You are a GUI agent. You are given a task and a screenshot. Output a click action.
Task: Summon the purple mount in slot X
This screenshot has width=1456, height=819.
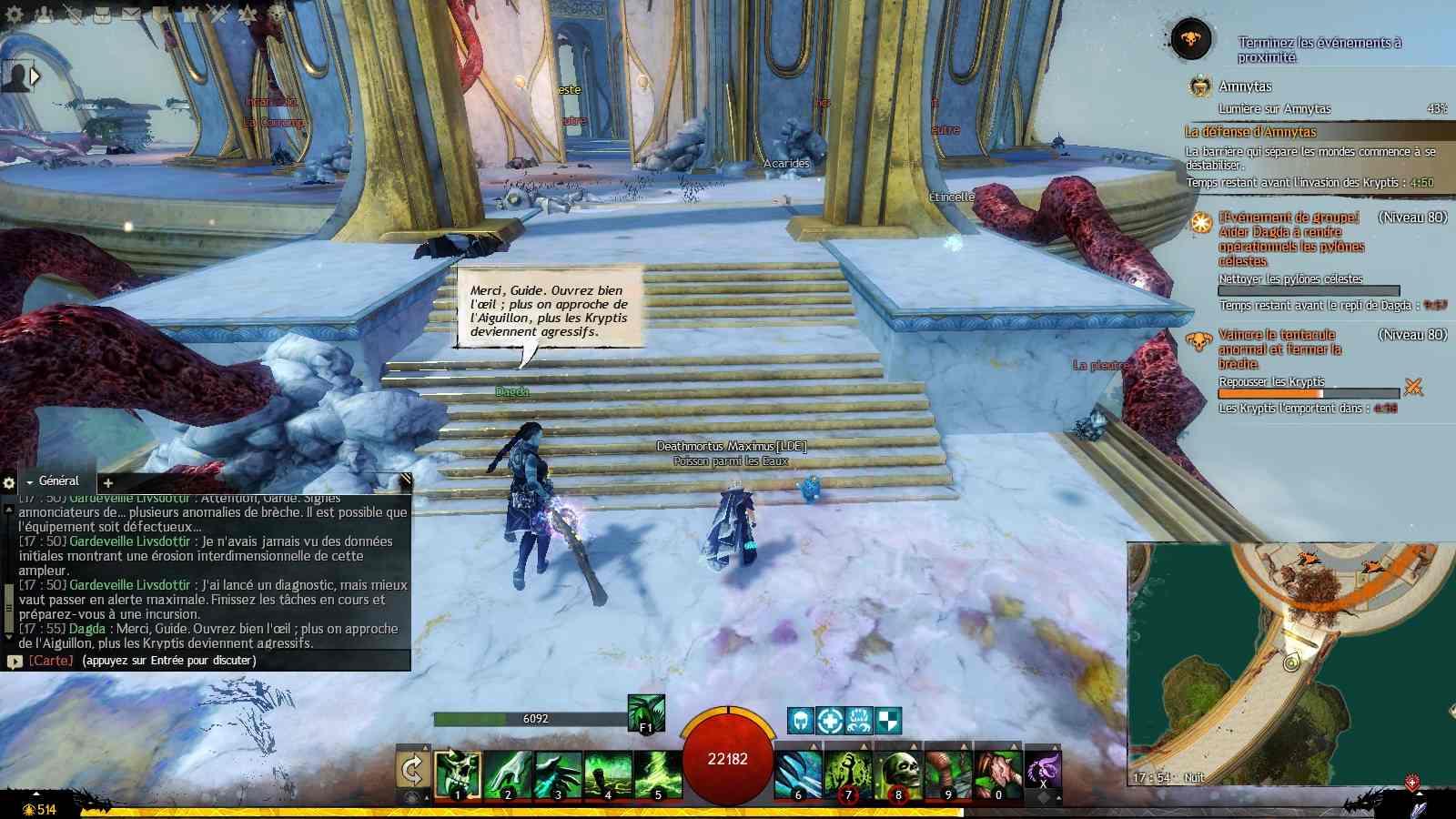pyautogui.click(x=1043, y=769)
